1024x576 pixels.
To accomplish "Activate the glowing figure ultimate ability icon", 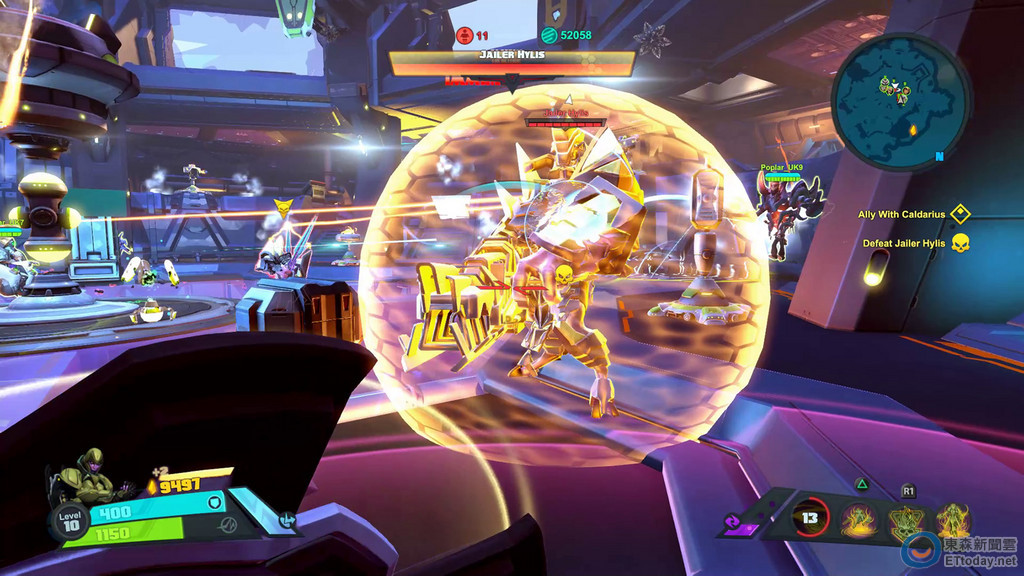I will tap(952, 521).
